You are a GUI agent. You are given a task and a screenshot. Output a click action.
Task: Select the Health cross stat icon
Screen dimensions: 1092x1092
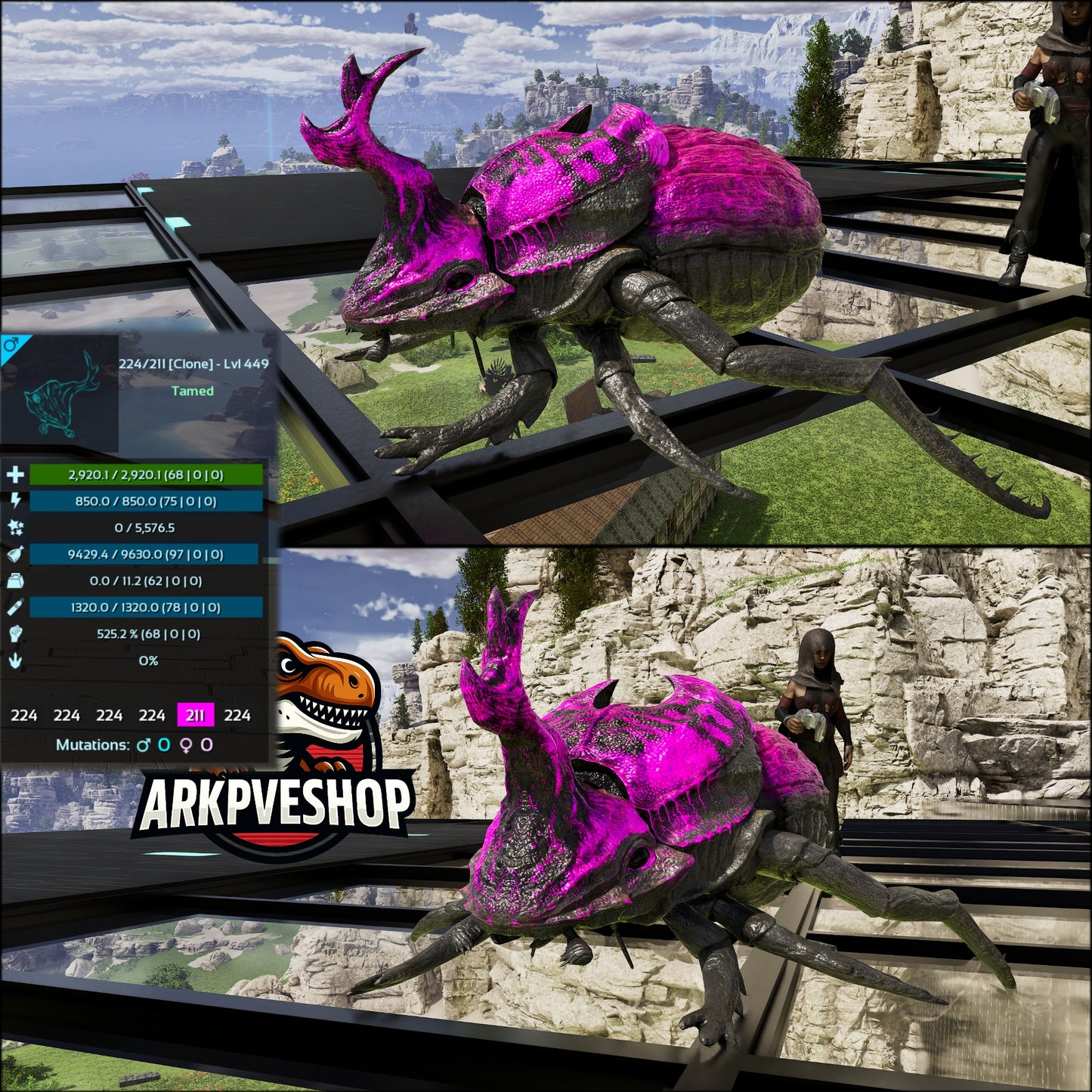tap(14, 476)
